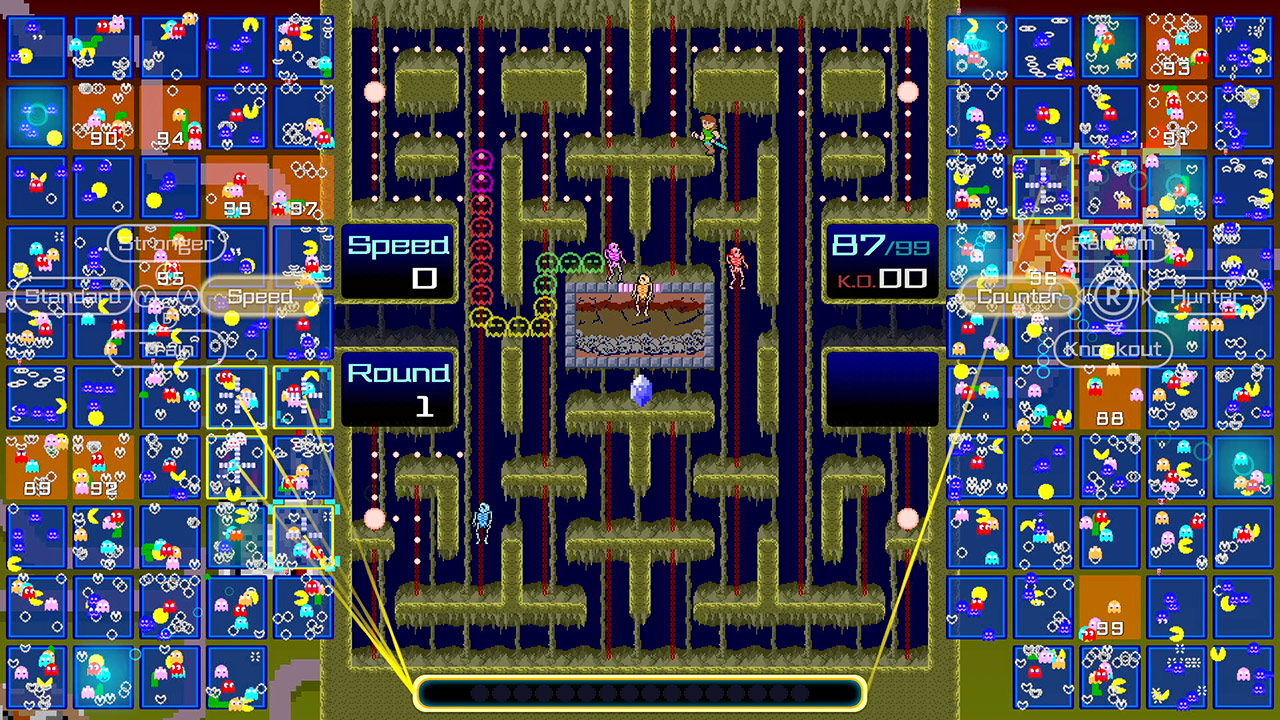
Task: Click the power pellet in the maze's top-left corner
Action: (x=375, y=92)
